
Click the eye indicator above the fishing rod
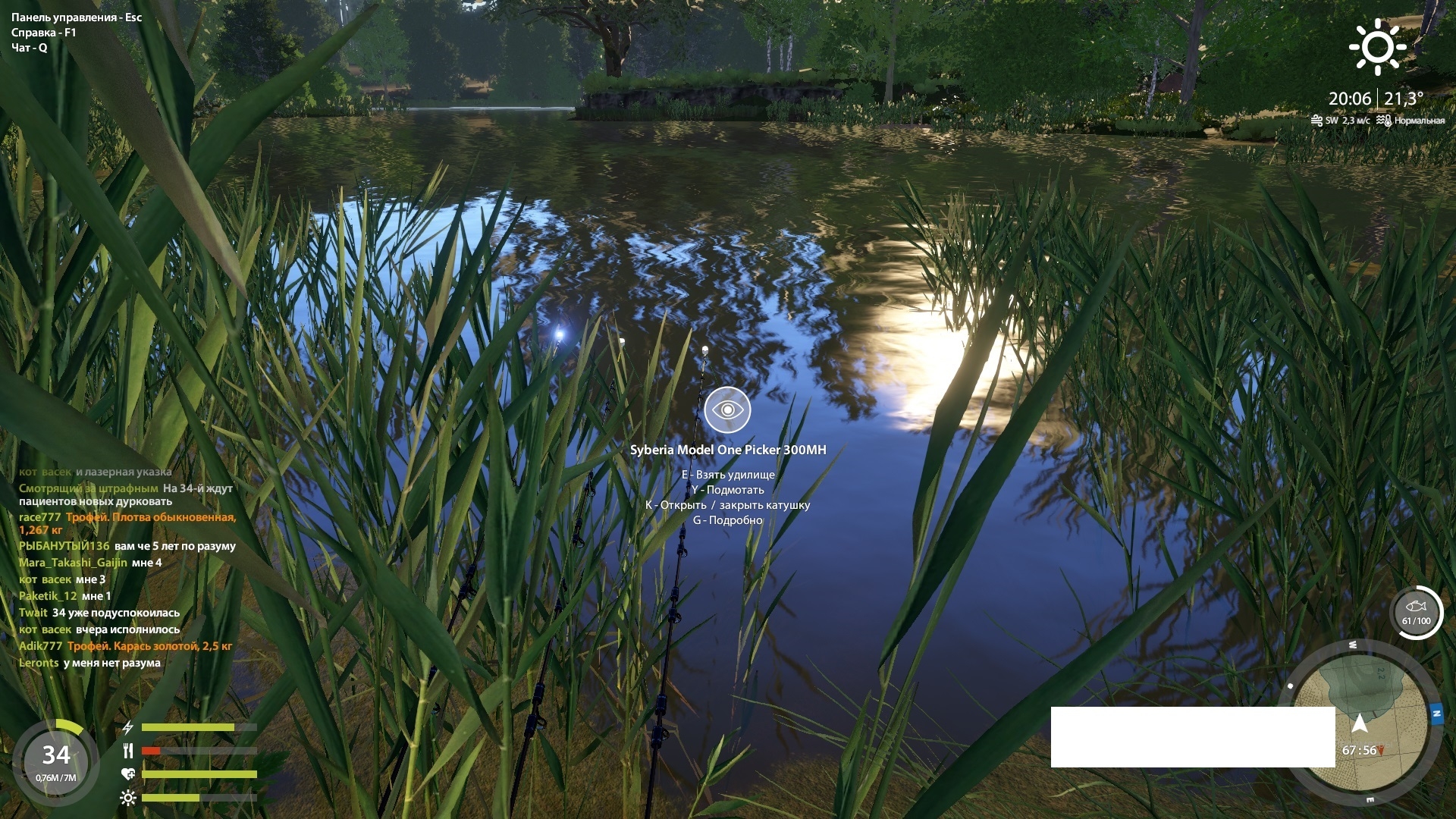click(x=730, y=409)
